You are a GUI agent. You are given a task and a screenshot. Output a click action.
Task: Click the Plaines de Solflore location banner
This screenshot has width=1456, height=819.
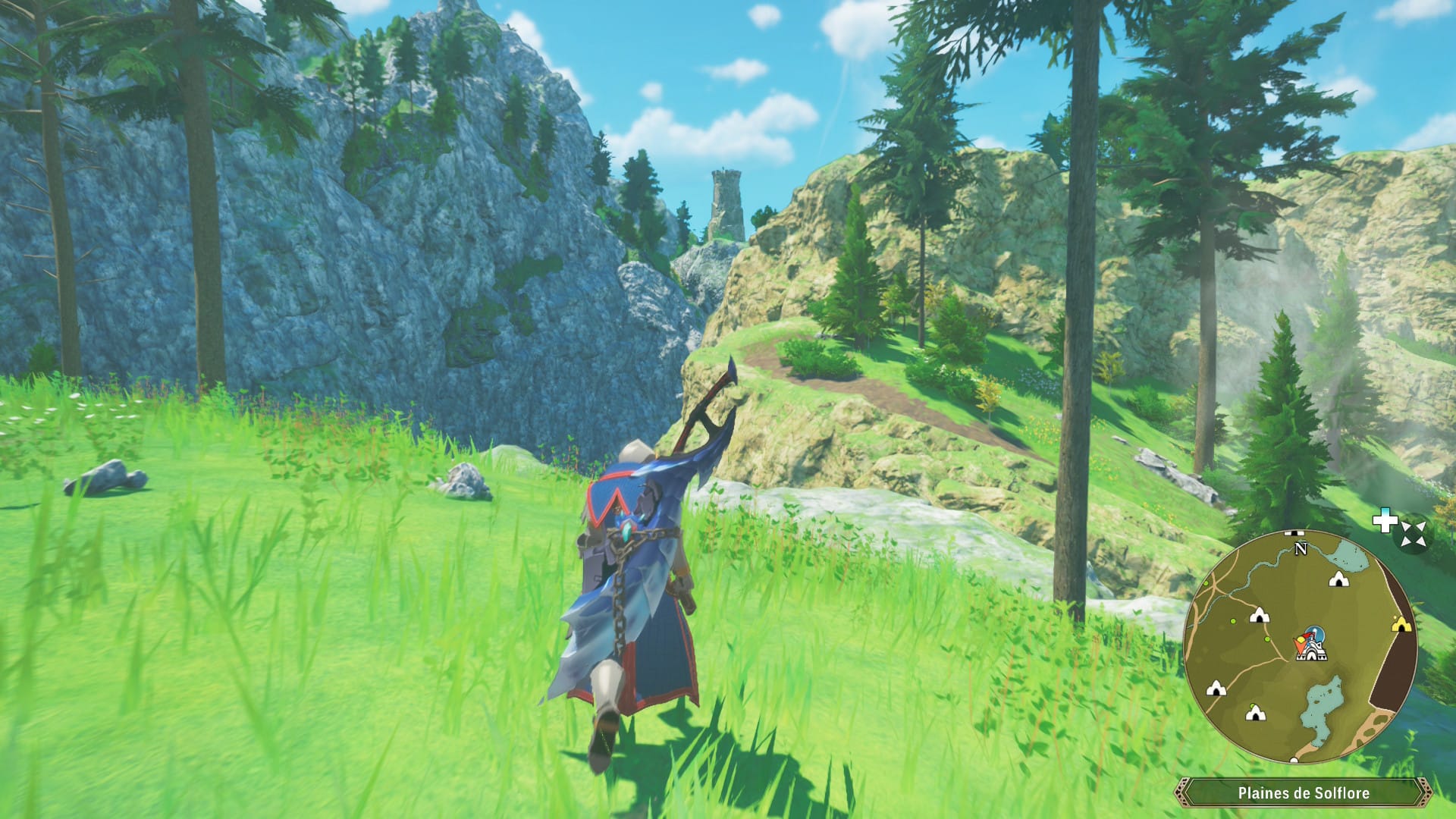click(x=1303, y=793)
